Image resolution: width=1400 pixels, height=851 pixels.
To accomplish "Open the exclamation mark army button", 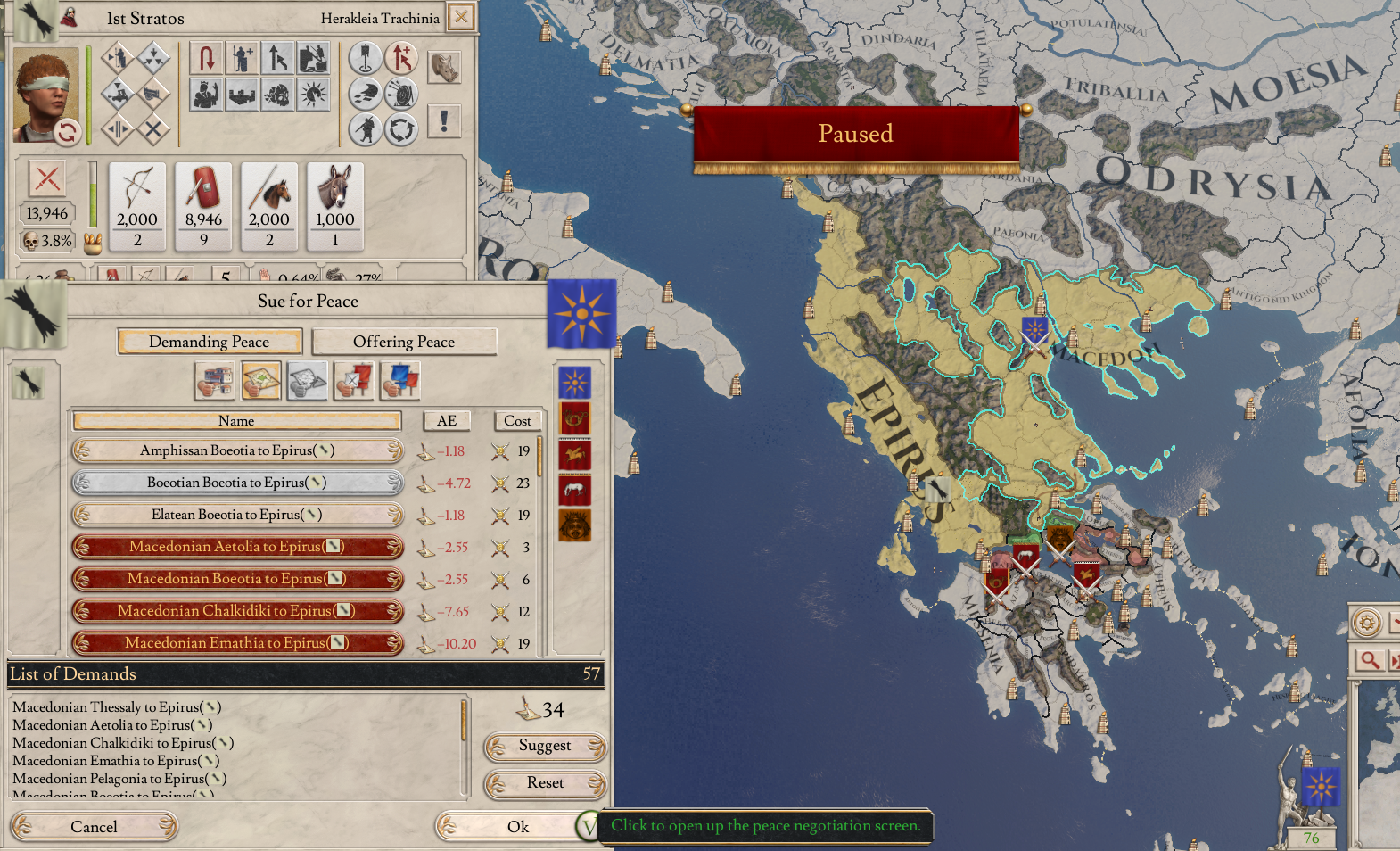I will pos(444,120).
